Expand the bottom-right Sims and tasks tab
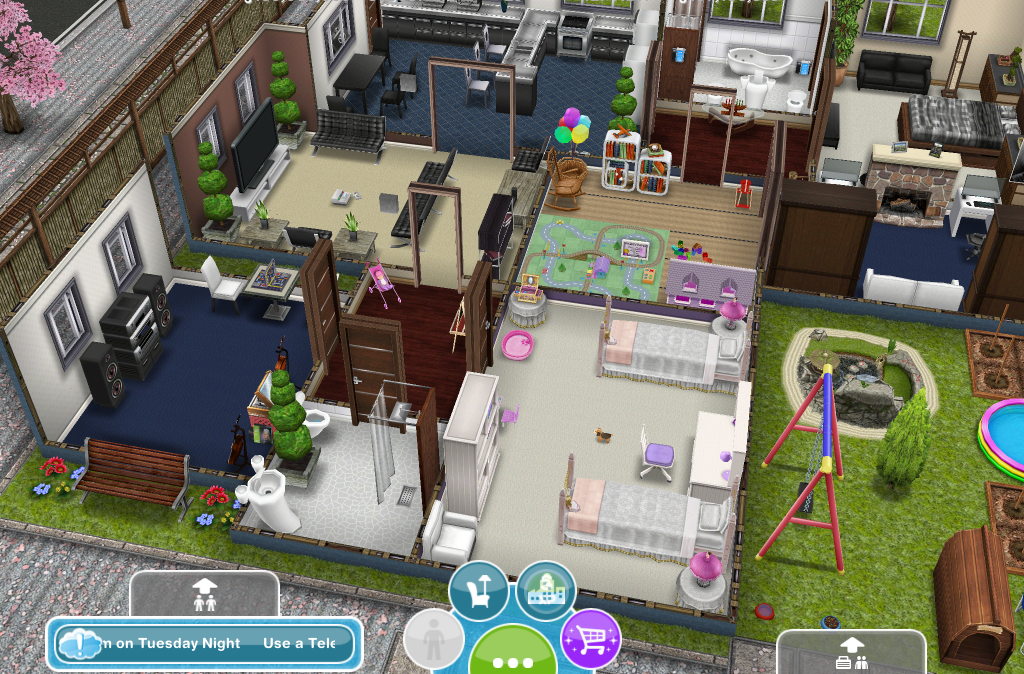The width and height of the screenshot is (1024, 674). point(850,652)
